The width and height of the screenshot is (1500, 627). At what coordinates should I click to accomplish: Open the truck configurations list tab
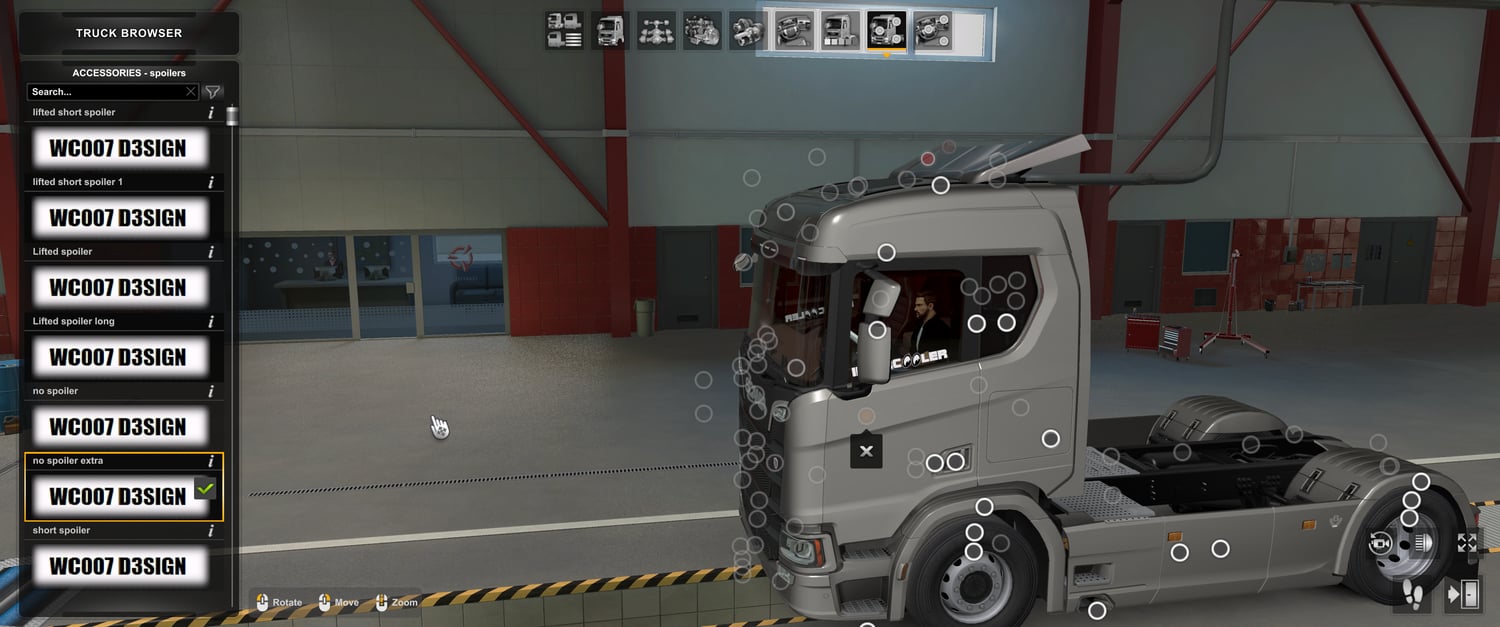pyautogui.click(x=565, y=30)
